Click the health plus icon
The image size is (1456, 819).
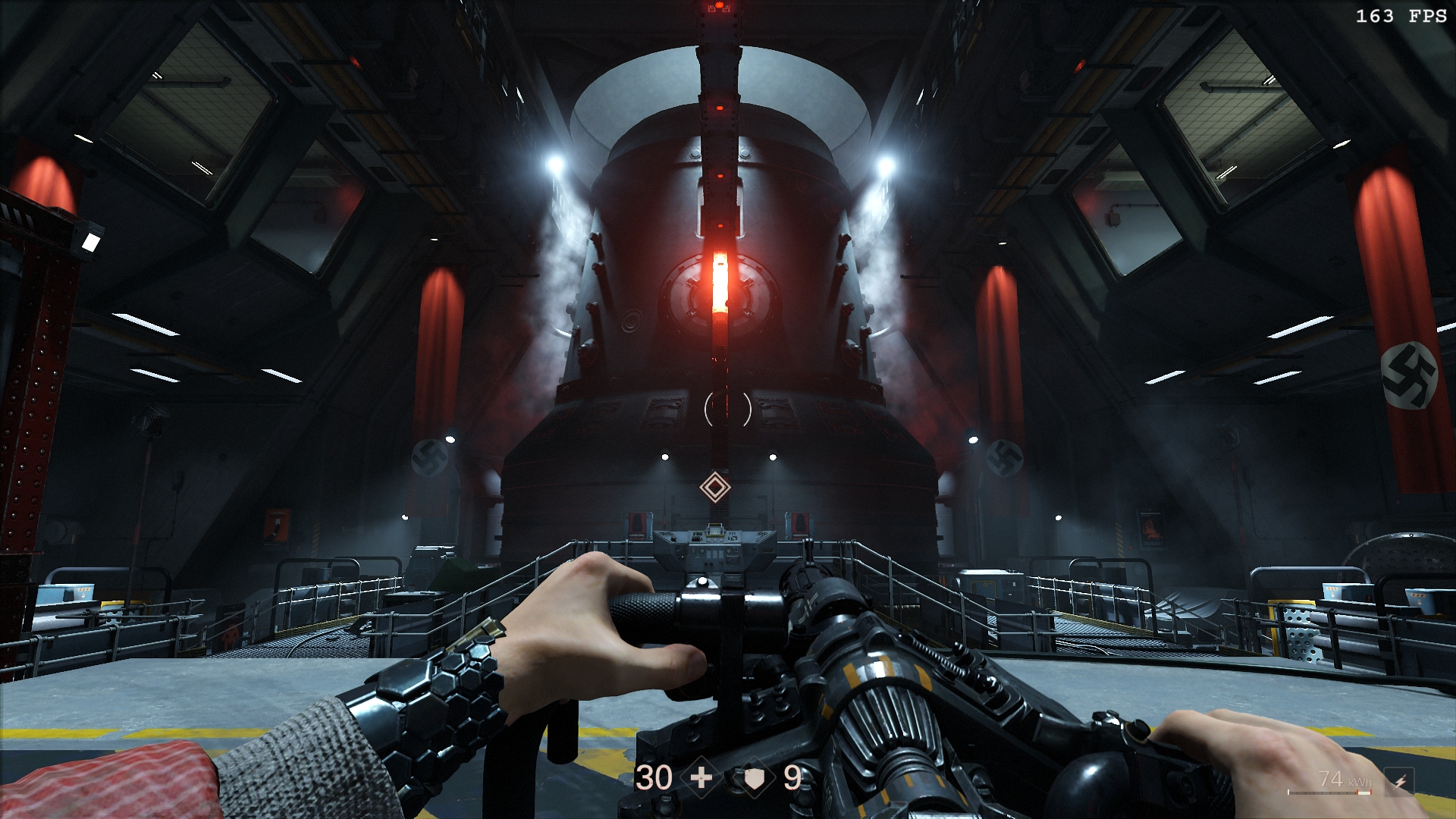(701, 777)
